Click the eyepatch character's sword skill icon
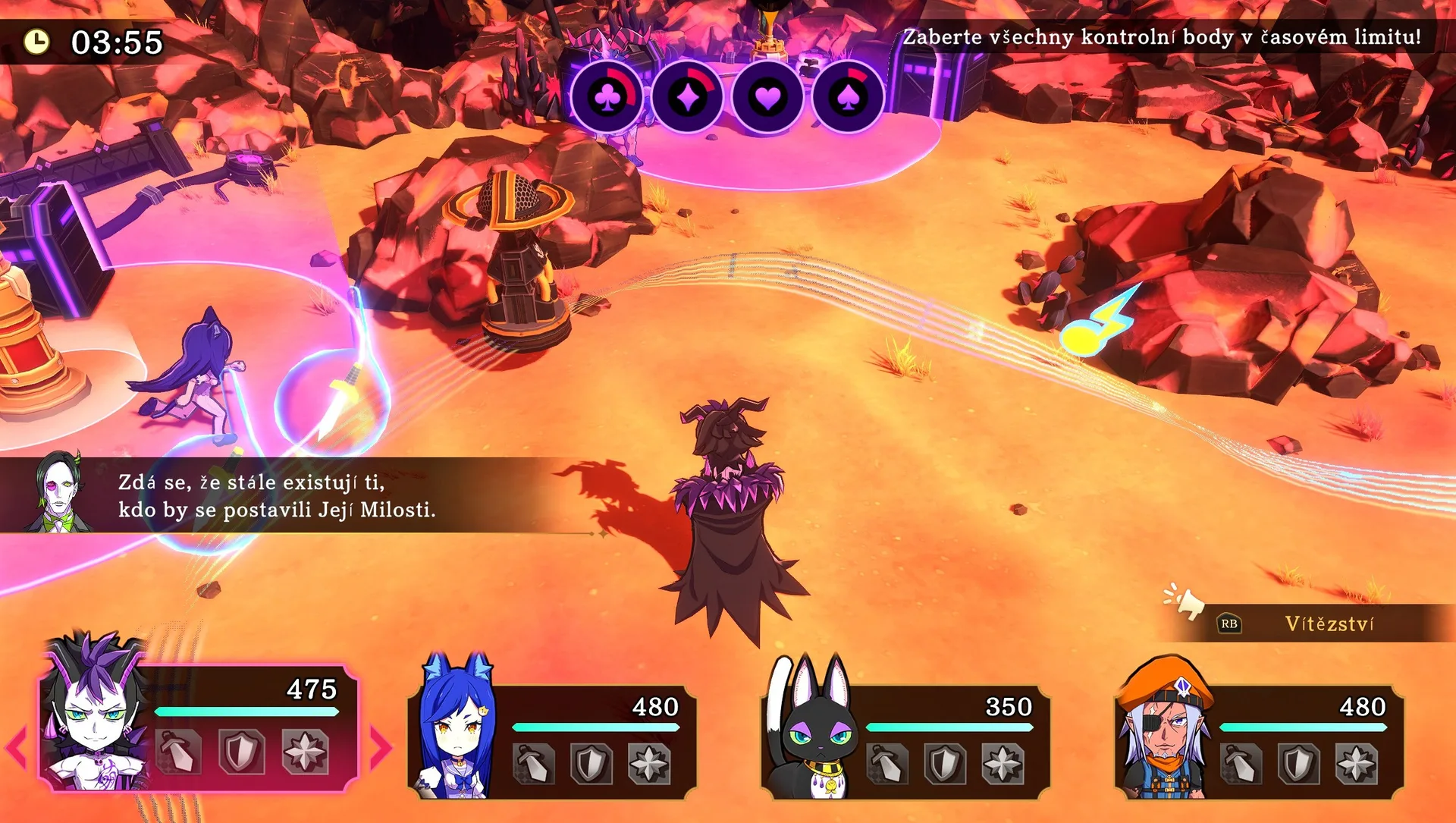This screenshot has width=1456, height=823. (1241, 763)
